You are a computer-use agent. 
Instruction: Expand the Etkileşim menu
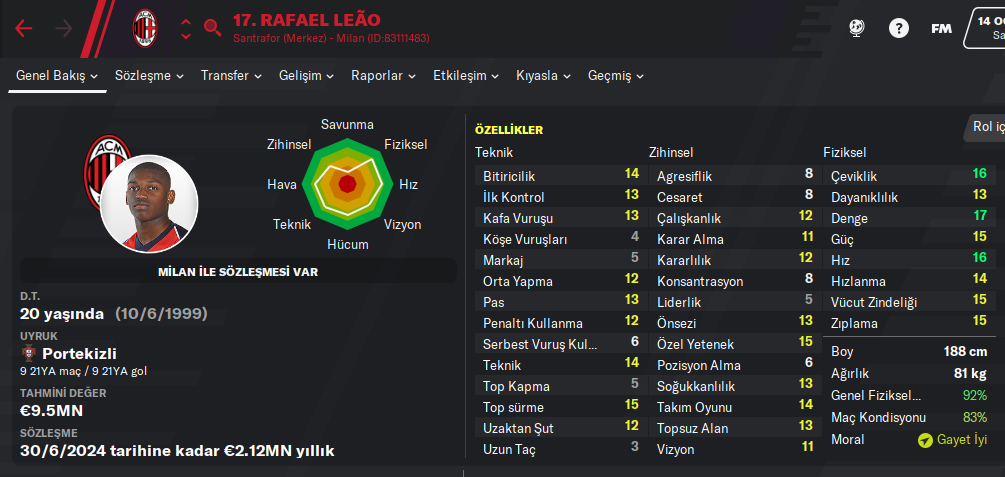[466, 75]
